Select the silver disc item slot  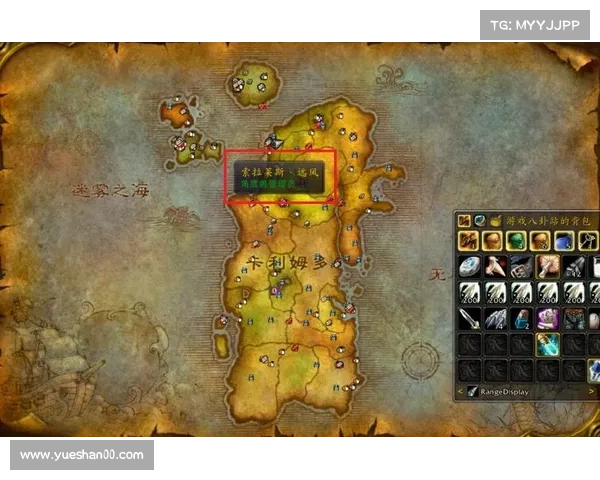[468, 267]
